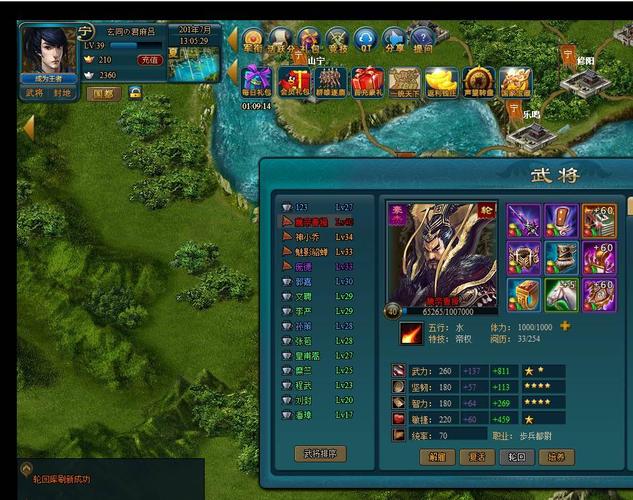
Task: Click the 解雇 dismiss button
Action: pyautogui.click(x=438, y=457)
